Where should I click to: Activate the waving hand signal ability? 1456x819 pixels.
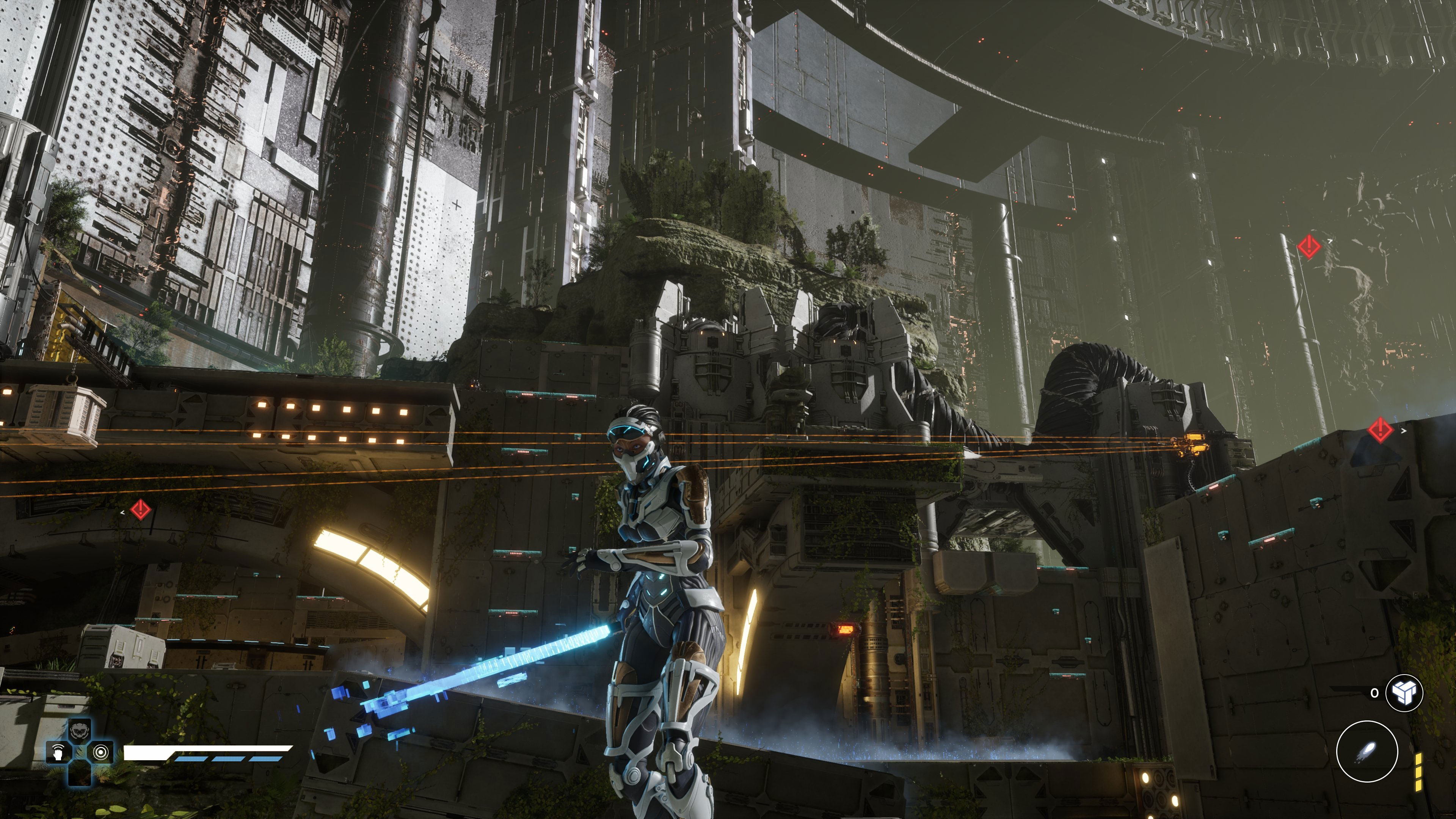point(59,752)
